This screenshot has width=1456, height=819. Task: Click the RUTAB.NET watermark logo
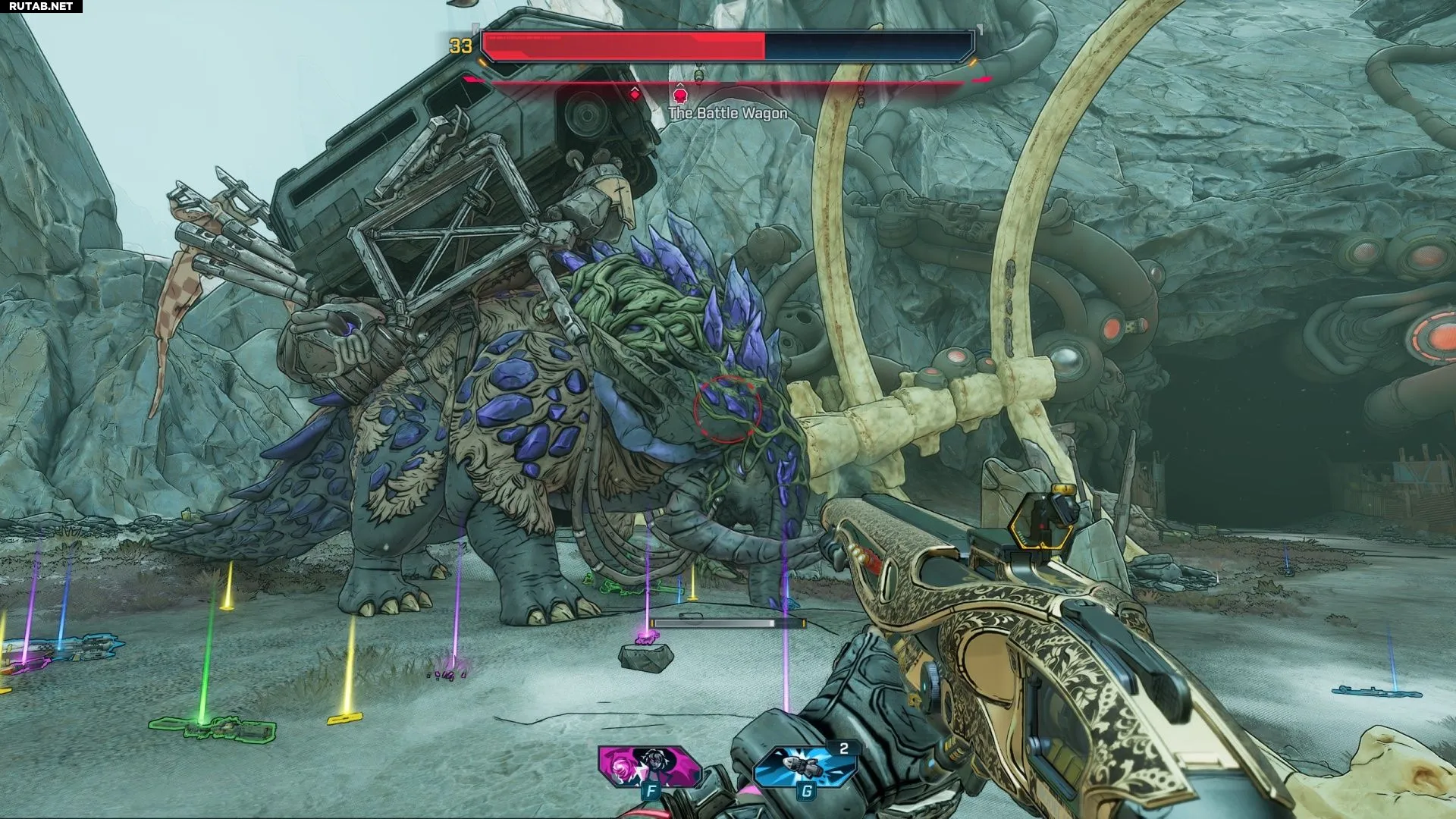(x=41, y=6)
